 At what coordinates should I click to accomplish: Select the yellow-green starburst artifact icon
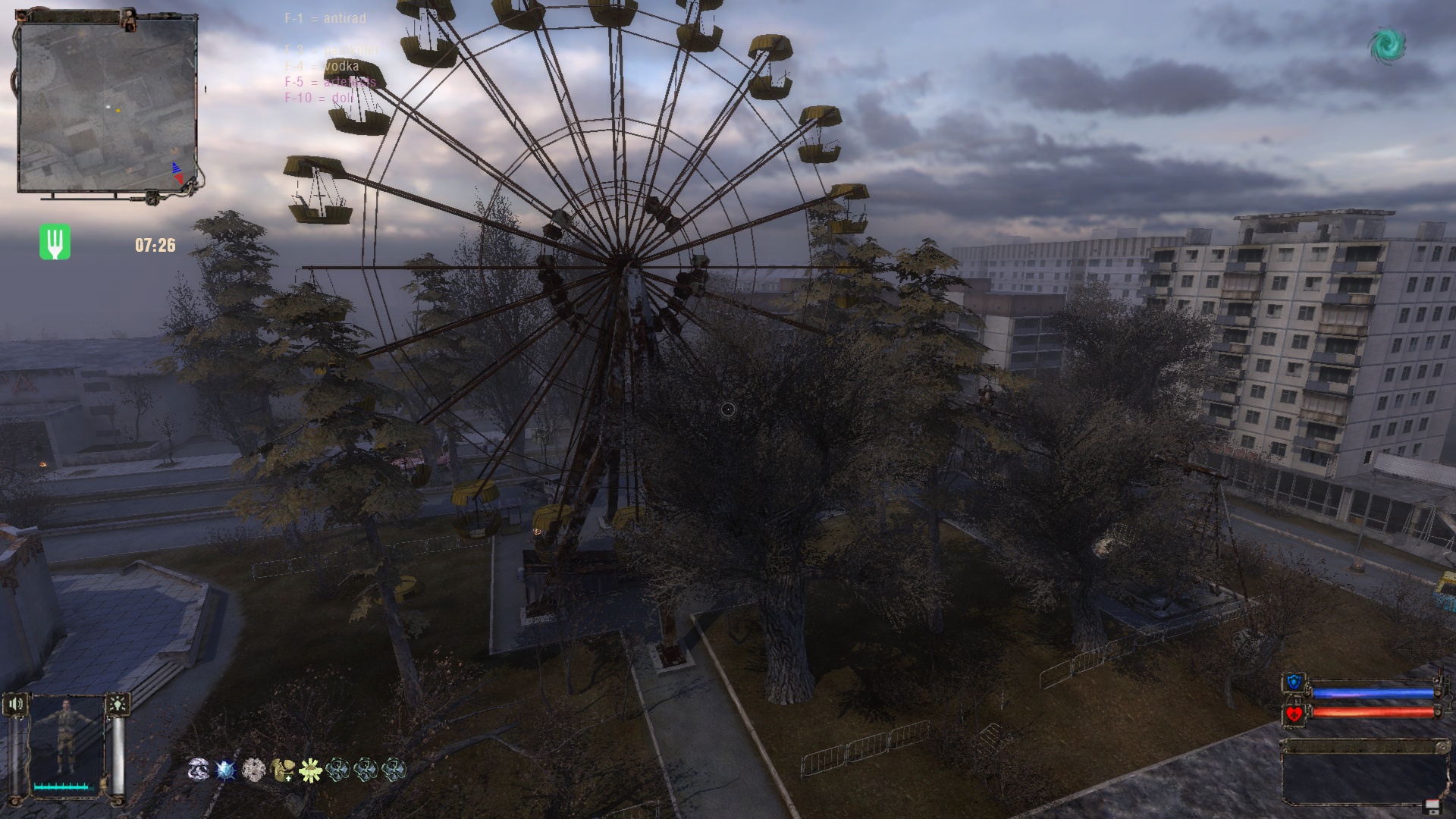pos(309,769)
